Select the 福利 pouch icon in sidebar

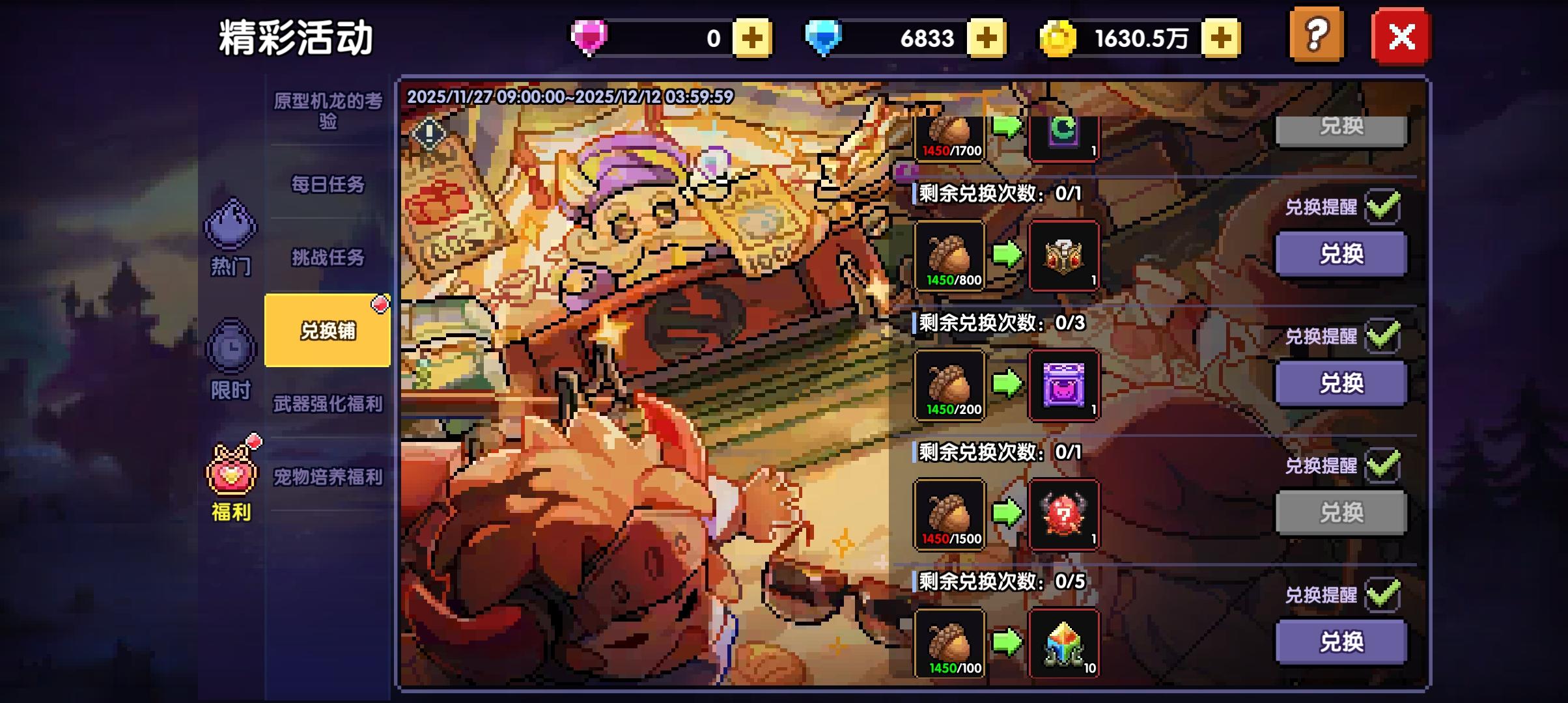pos(231,470)
